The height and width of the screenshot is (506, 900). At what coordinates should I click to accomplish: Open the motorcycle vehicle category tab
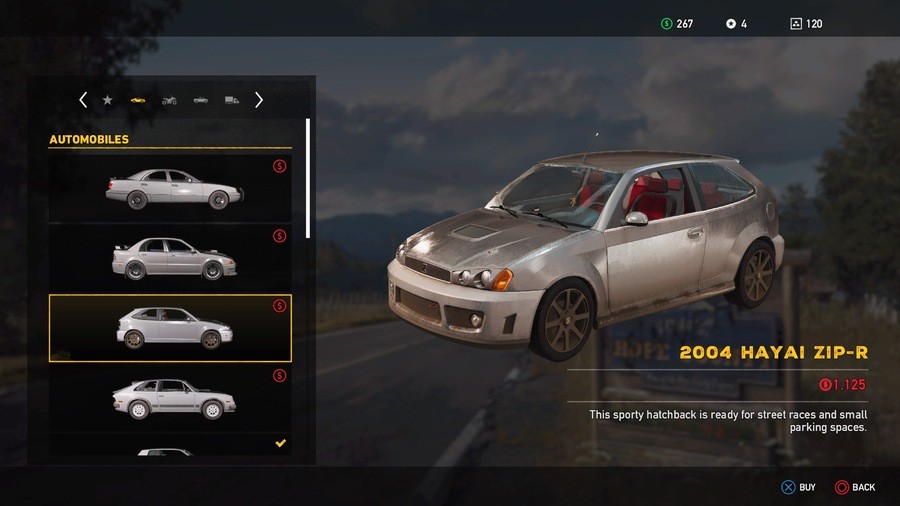point(169,100)
